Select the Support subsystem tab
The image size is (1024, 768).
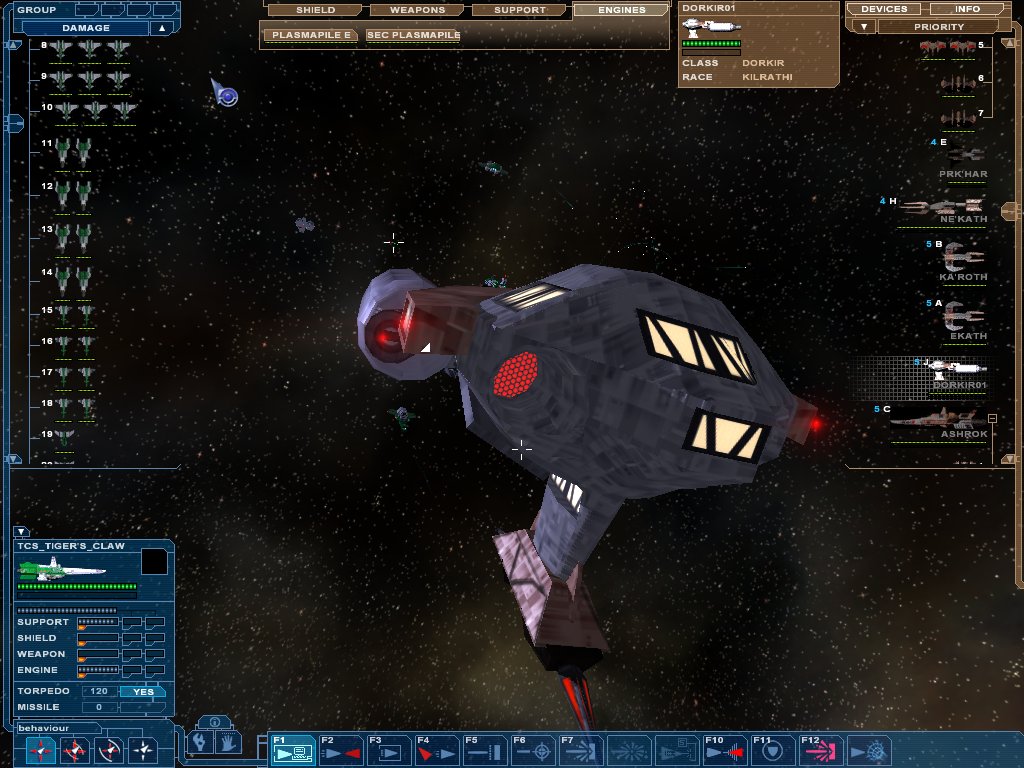[519, 10]
